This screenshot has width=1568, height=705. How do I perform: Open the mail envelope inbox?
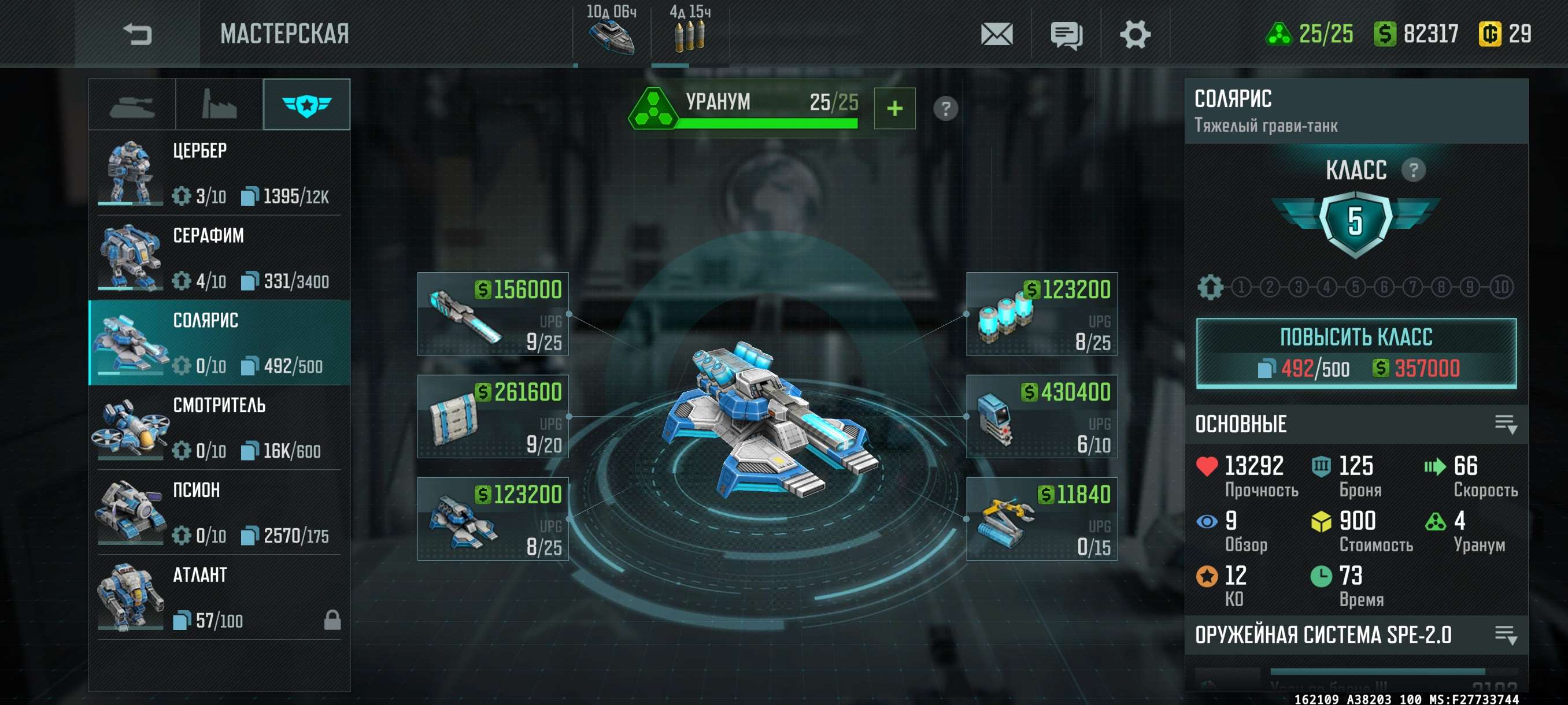pyautogui.click(x=996, y=34)
